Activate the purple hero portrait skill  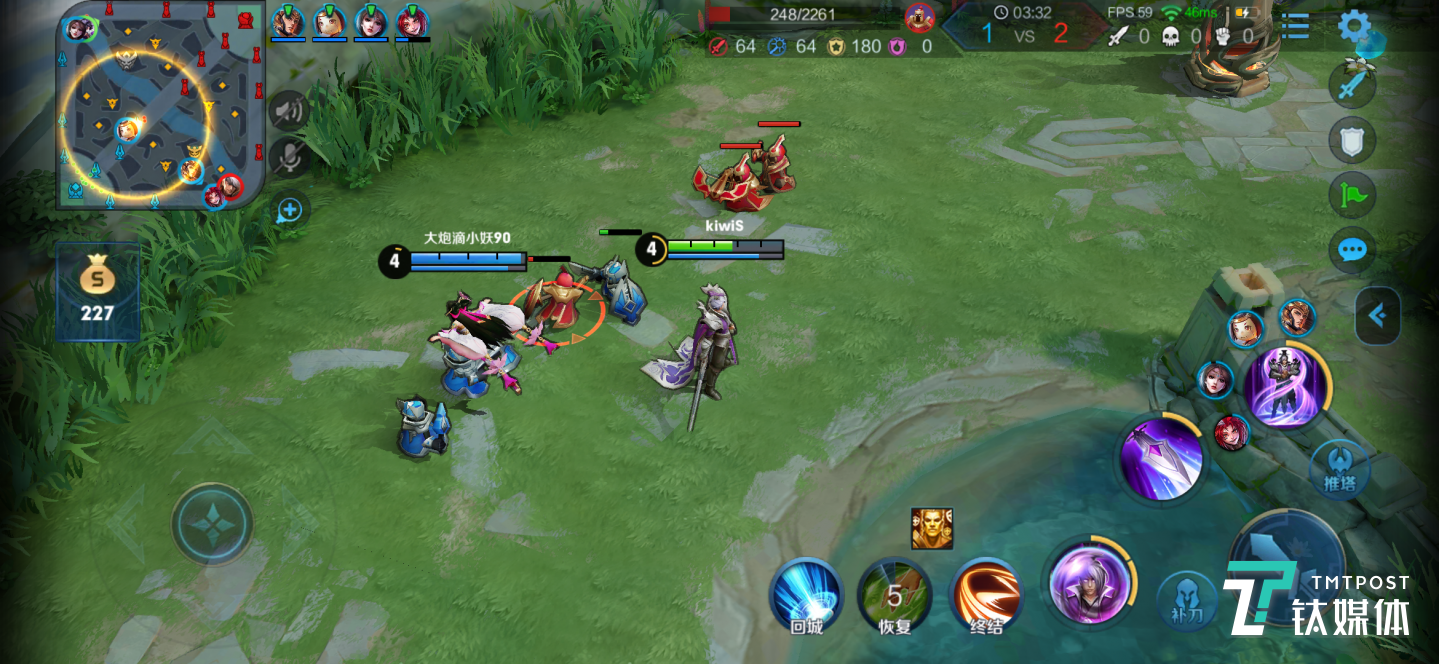point(1089,582)
